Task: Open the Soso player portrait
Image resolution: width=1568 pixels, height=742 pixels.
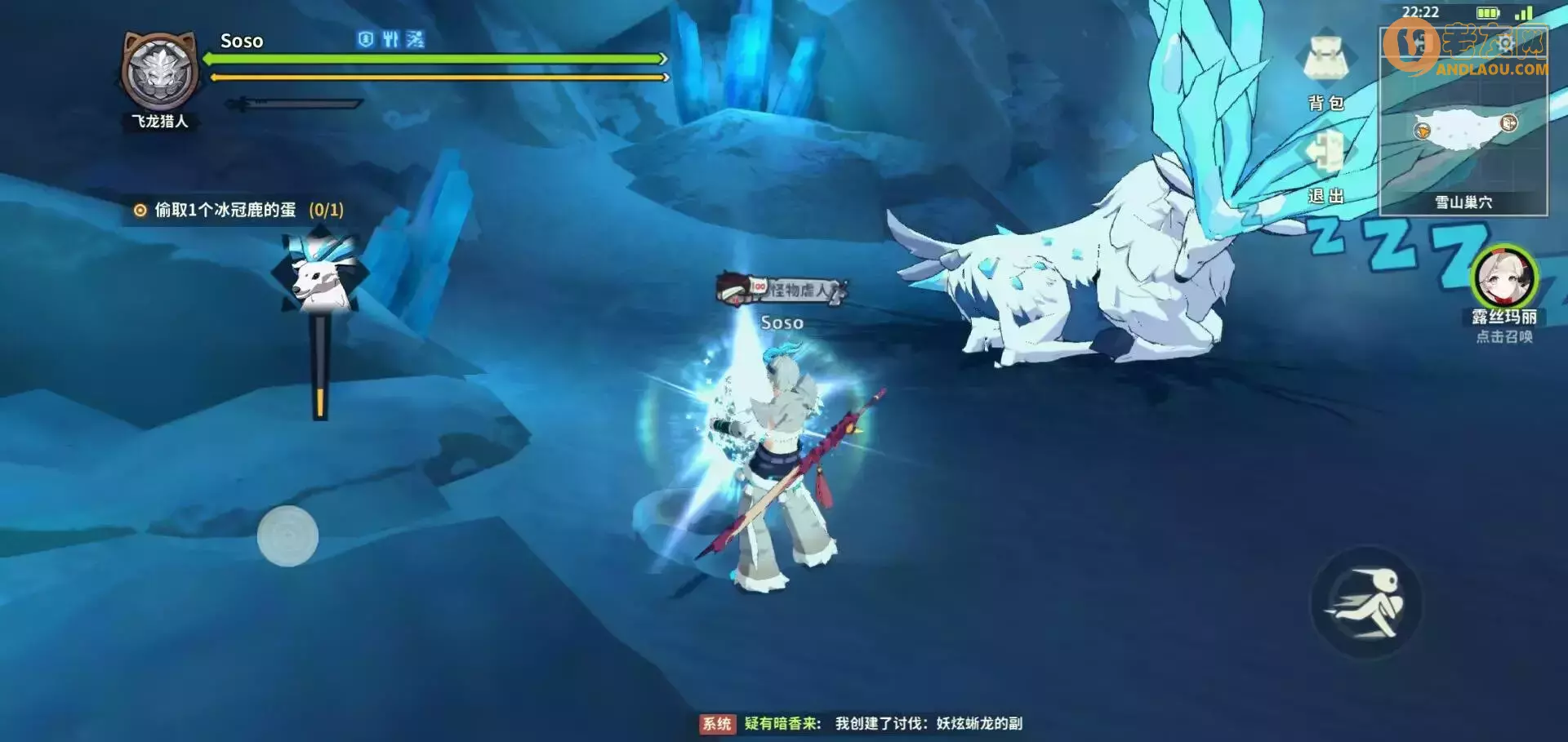Action: (160, 73)
